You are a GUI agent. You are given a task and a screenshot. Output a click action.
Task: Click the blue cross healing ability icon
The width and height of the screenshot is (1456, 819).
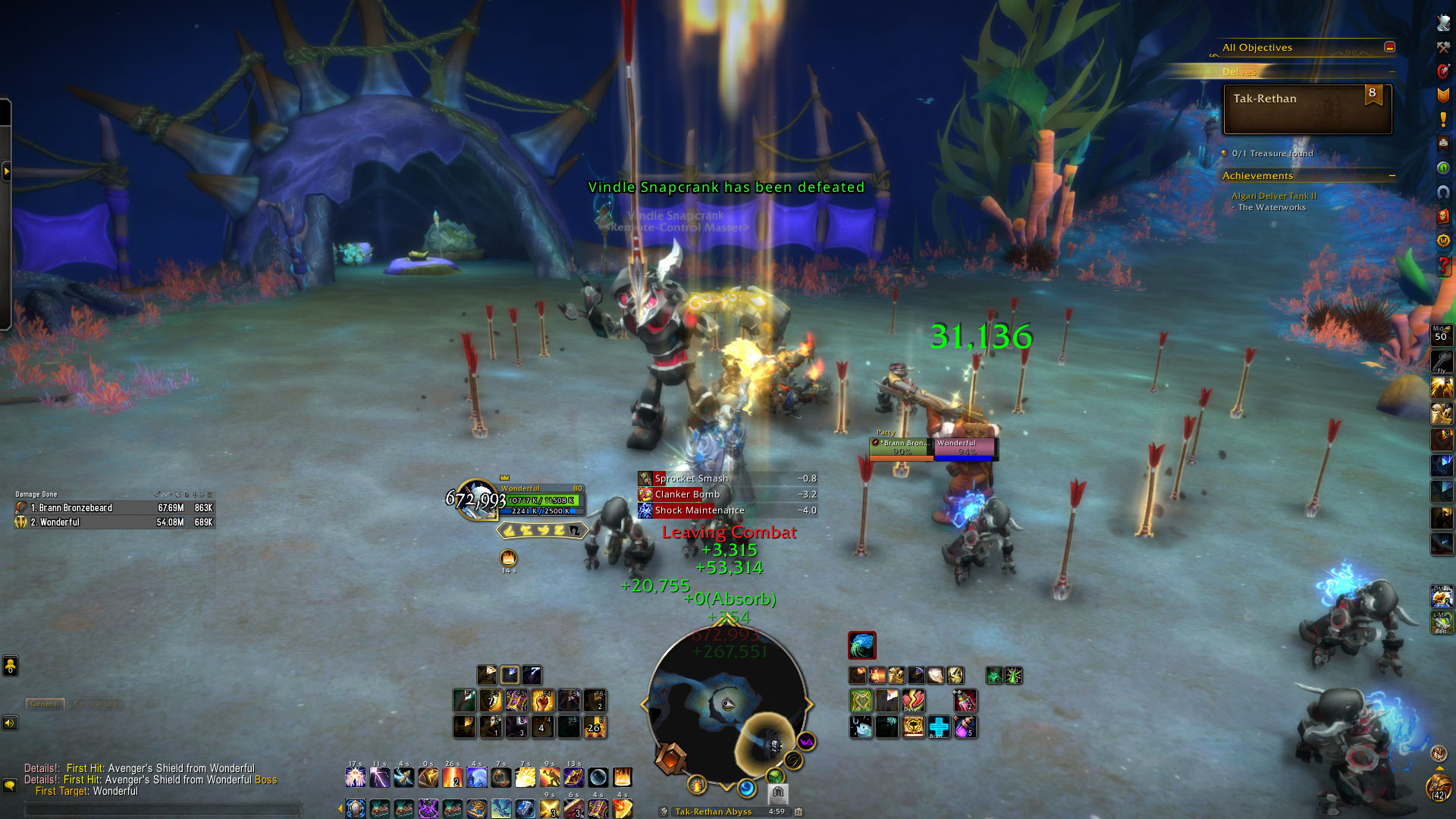[x=939, y=726]
